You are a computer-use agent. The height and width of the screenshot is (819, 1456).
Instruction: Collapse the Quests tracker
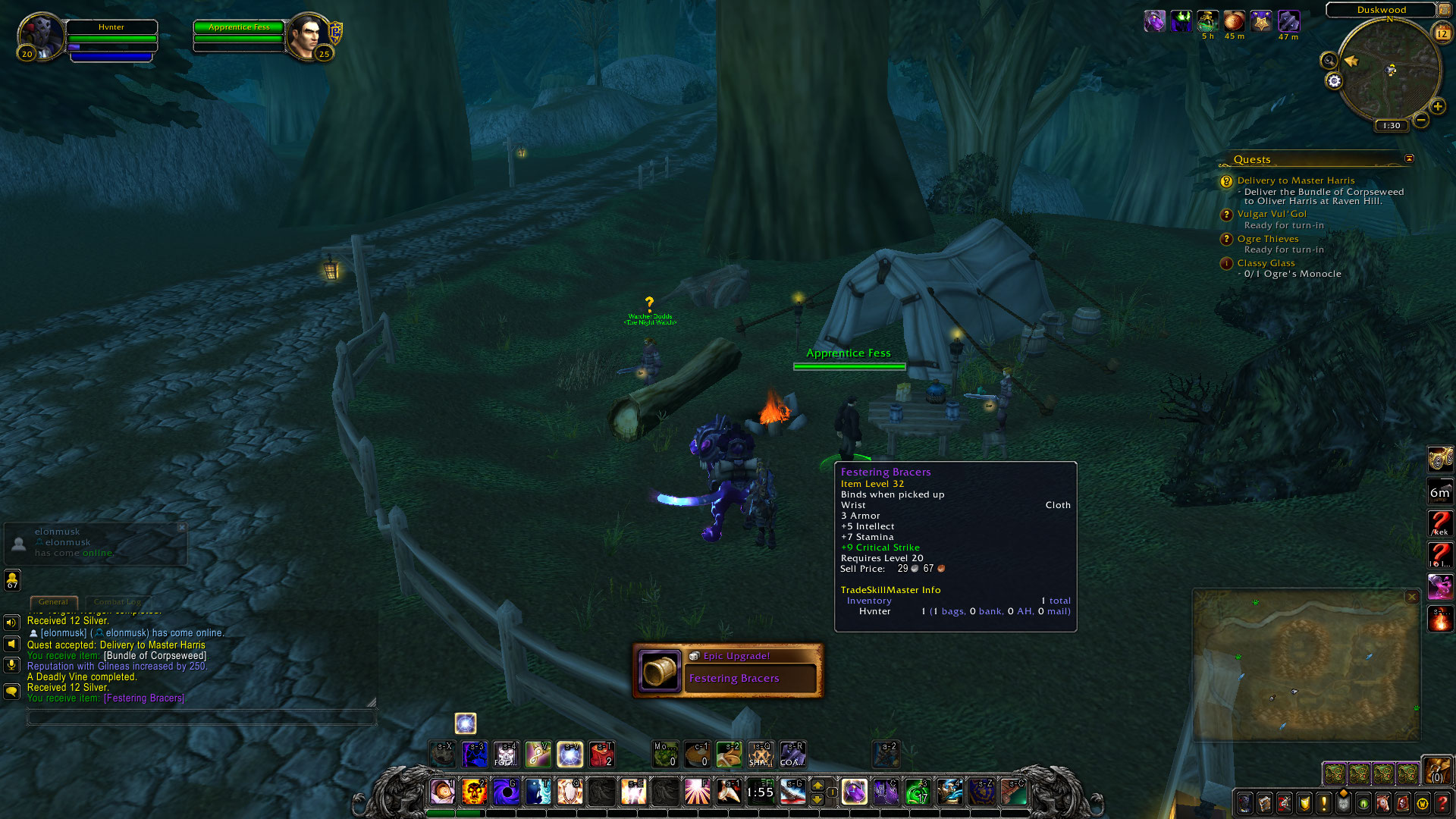click(x=1409, y=159)
